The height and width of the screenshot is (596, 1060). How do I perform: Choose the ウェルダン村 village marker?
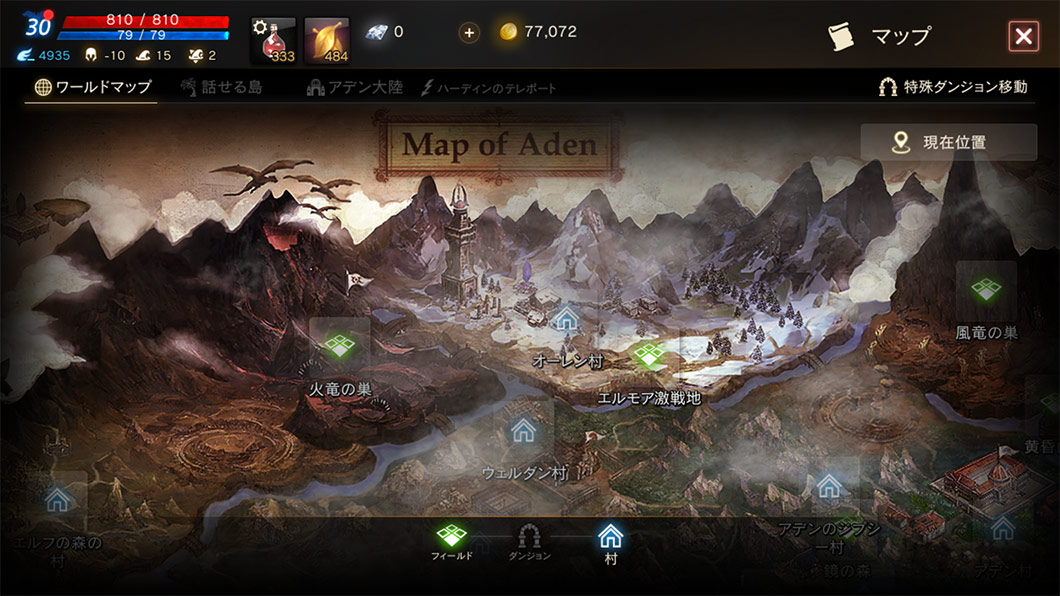click(x=524, y=431)
